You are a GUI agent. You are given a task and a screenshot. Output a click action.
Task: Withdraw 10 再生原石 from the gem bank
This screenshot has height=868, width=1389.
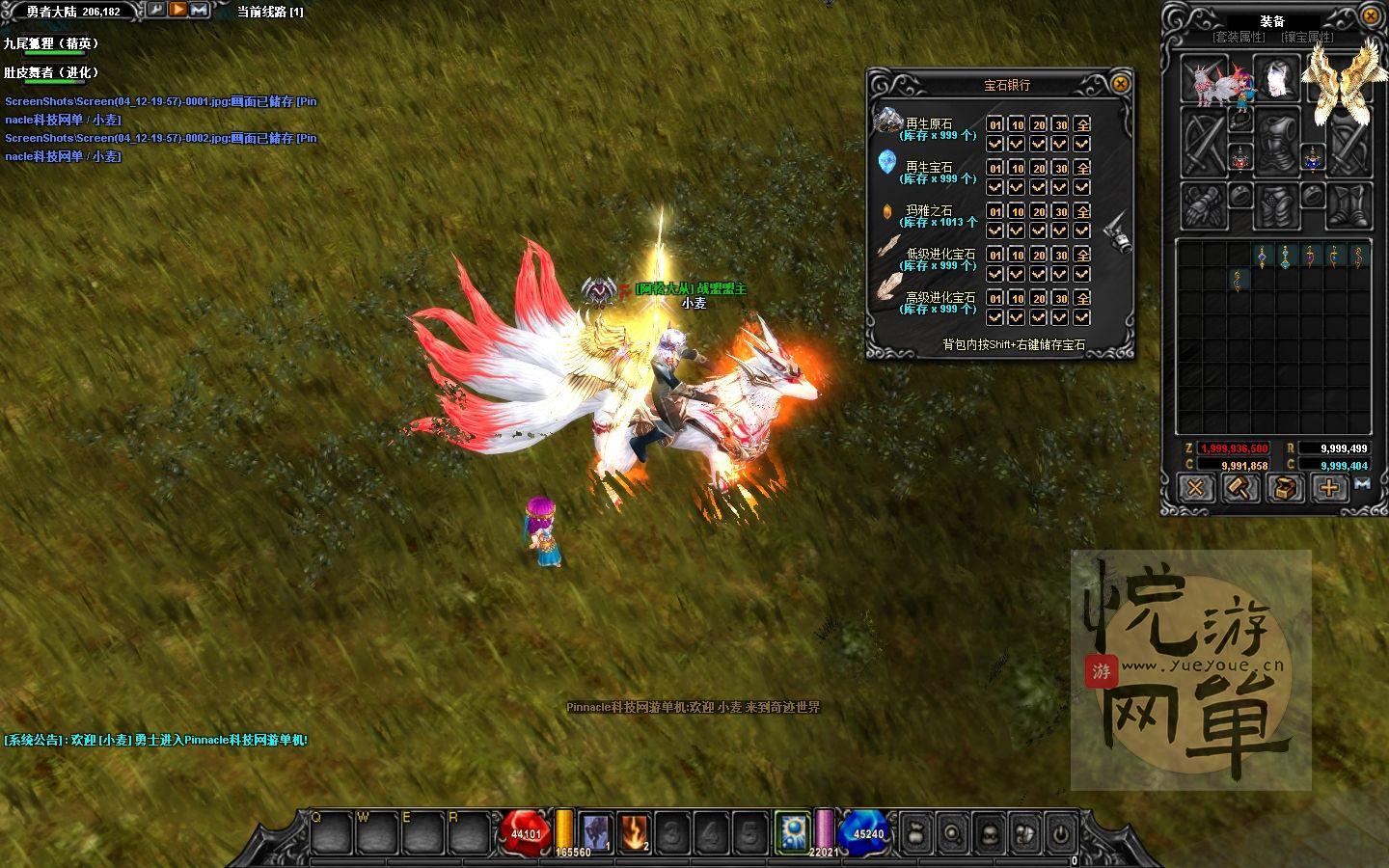coord(1017,124)
